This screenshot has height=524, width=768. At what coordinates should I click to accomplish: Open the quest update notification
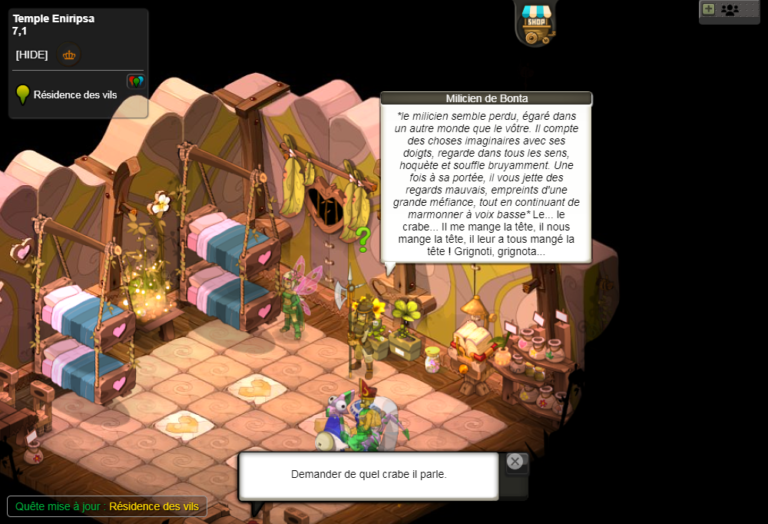[105, 507]
